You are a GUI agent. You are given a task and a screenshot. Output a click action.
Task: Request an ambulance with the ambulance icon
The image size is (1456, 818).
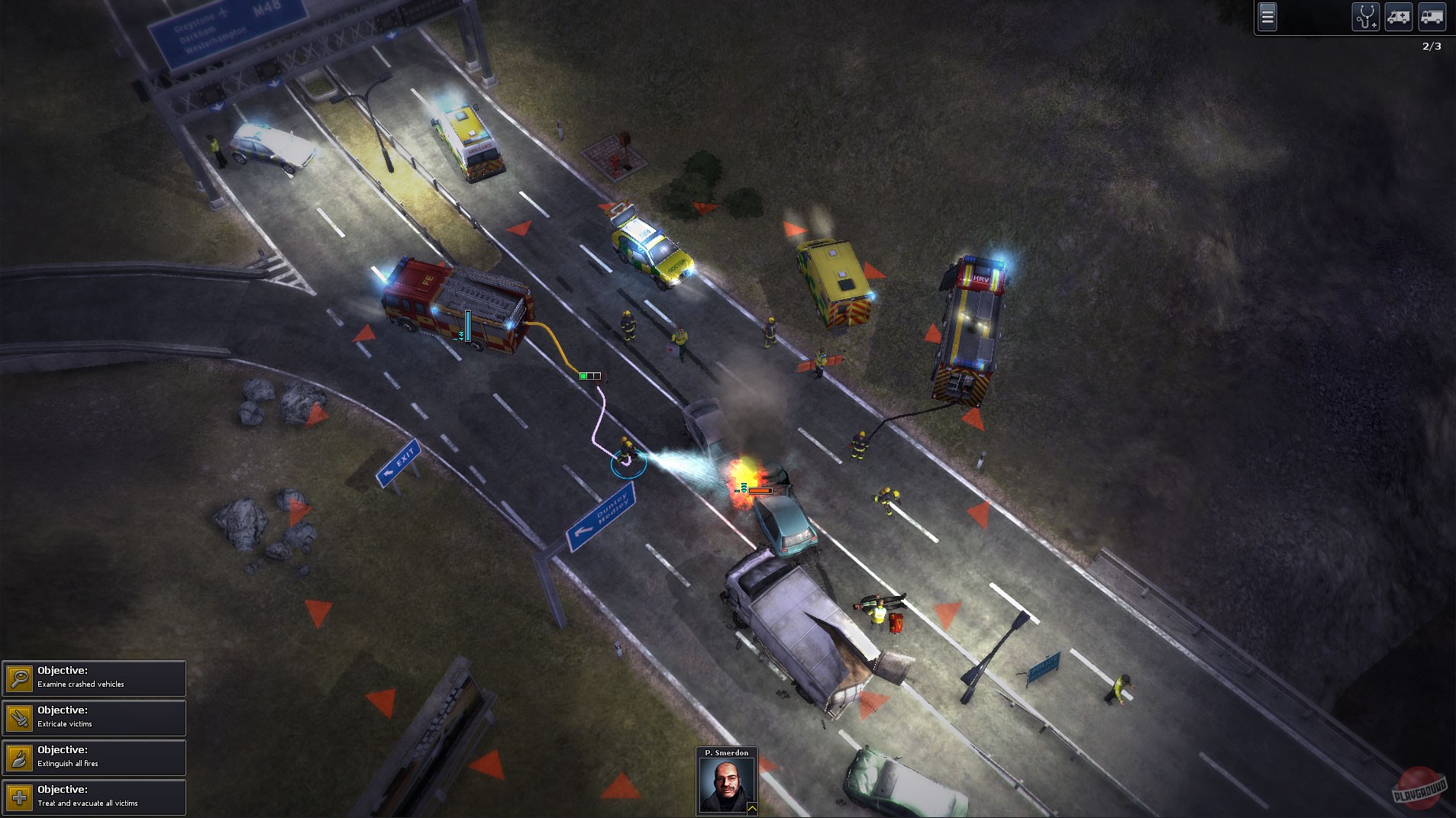tap(1400, 17)
